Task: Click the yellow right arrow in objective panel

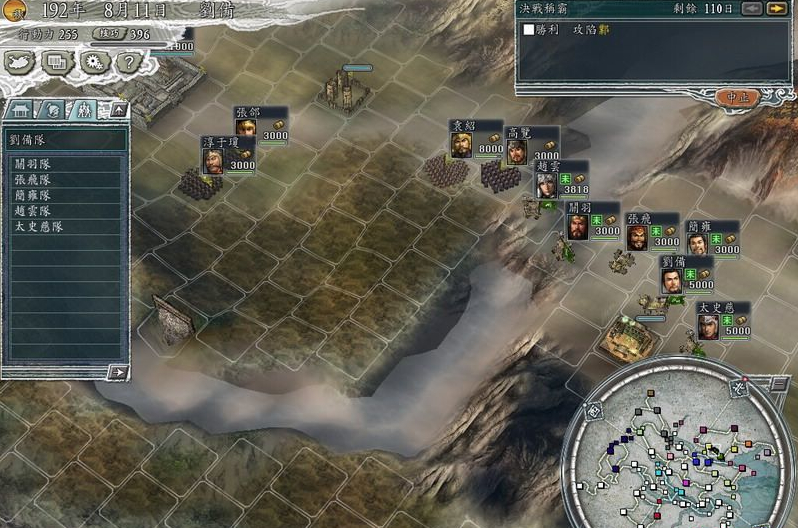Action: click(x=776, y=9)
